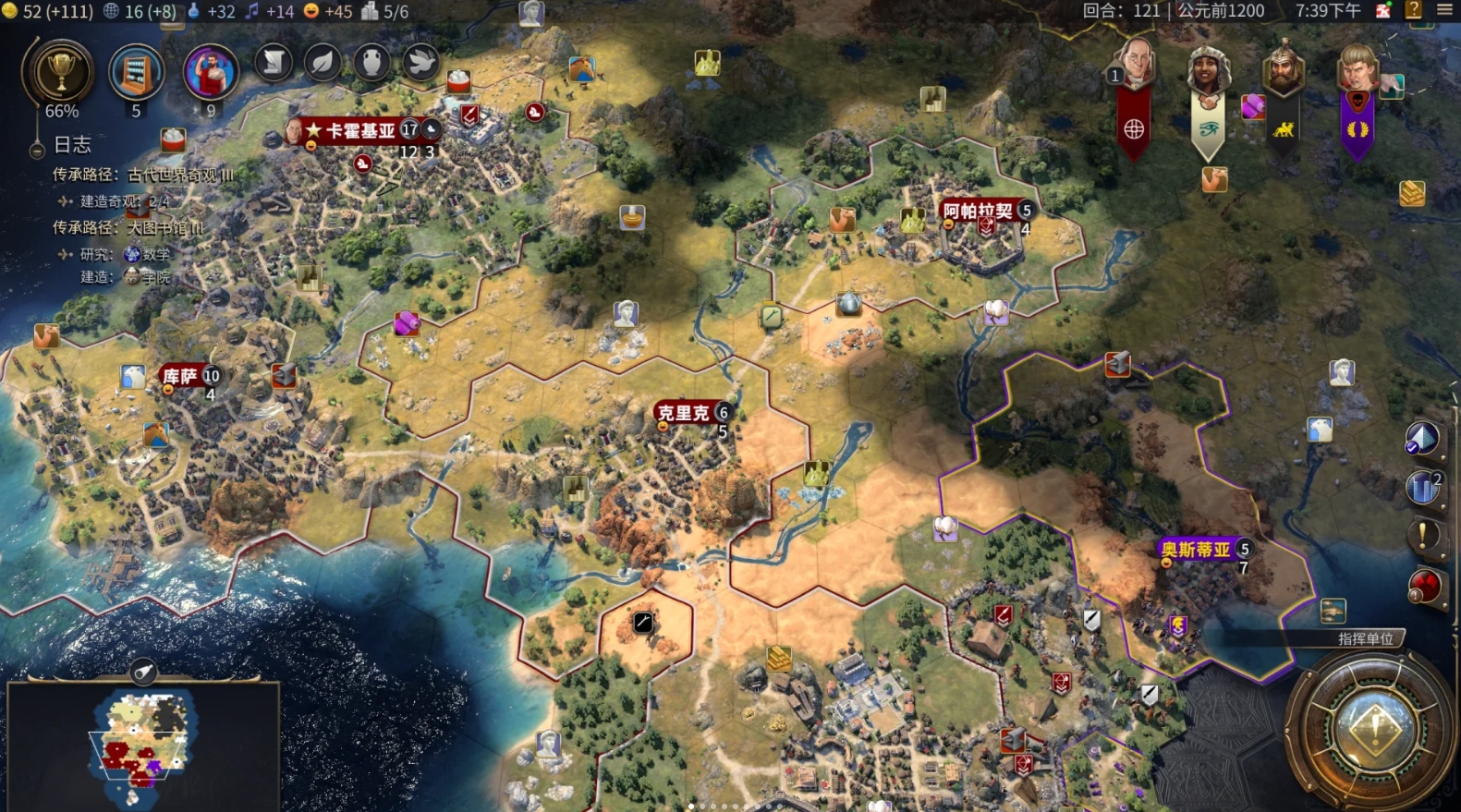Open the Civilopedia question mark help
The width and height of the screenshot is (1461, 812).
[1413, 10]
